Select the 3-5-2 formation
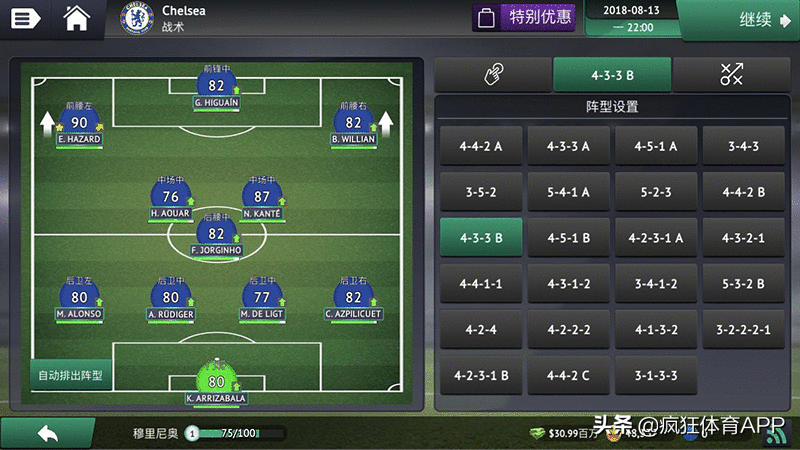 pos(481,192)
